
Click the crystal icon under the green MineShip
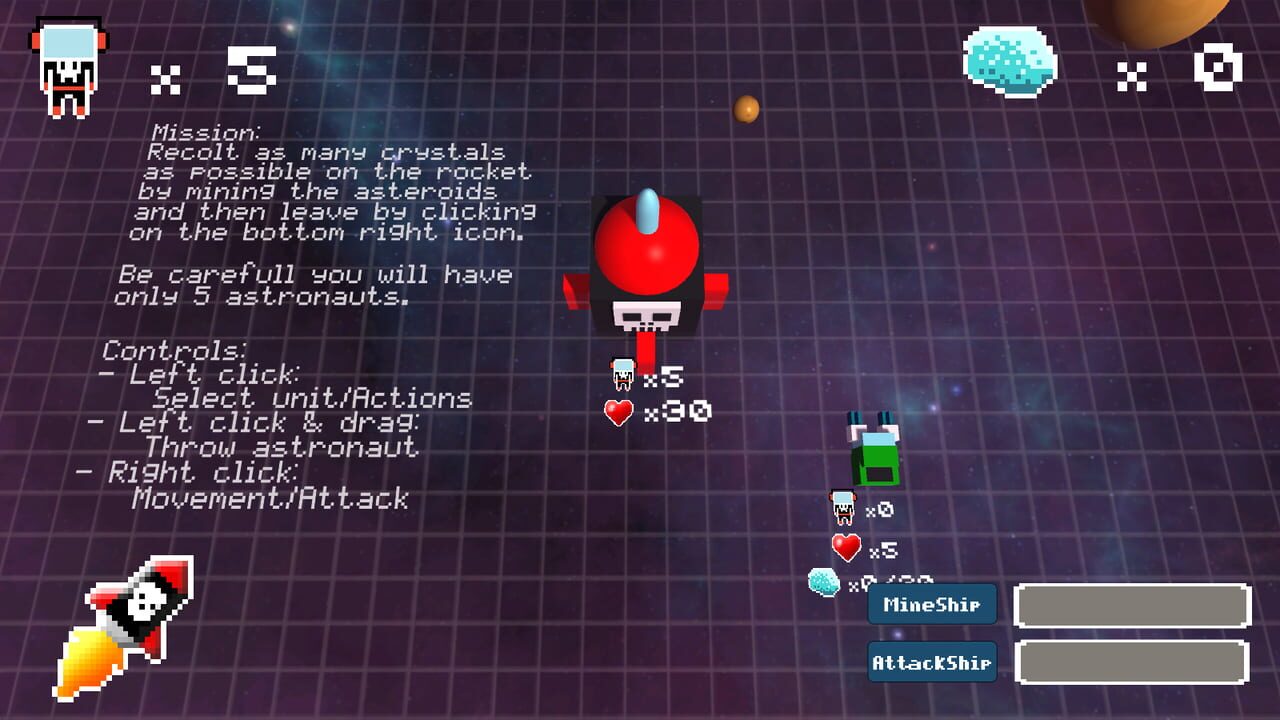[824, 580]
